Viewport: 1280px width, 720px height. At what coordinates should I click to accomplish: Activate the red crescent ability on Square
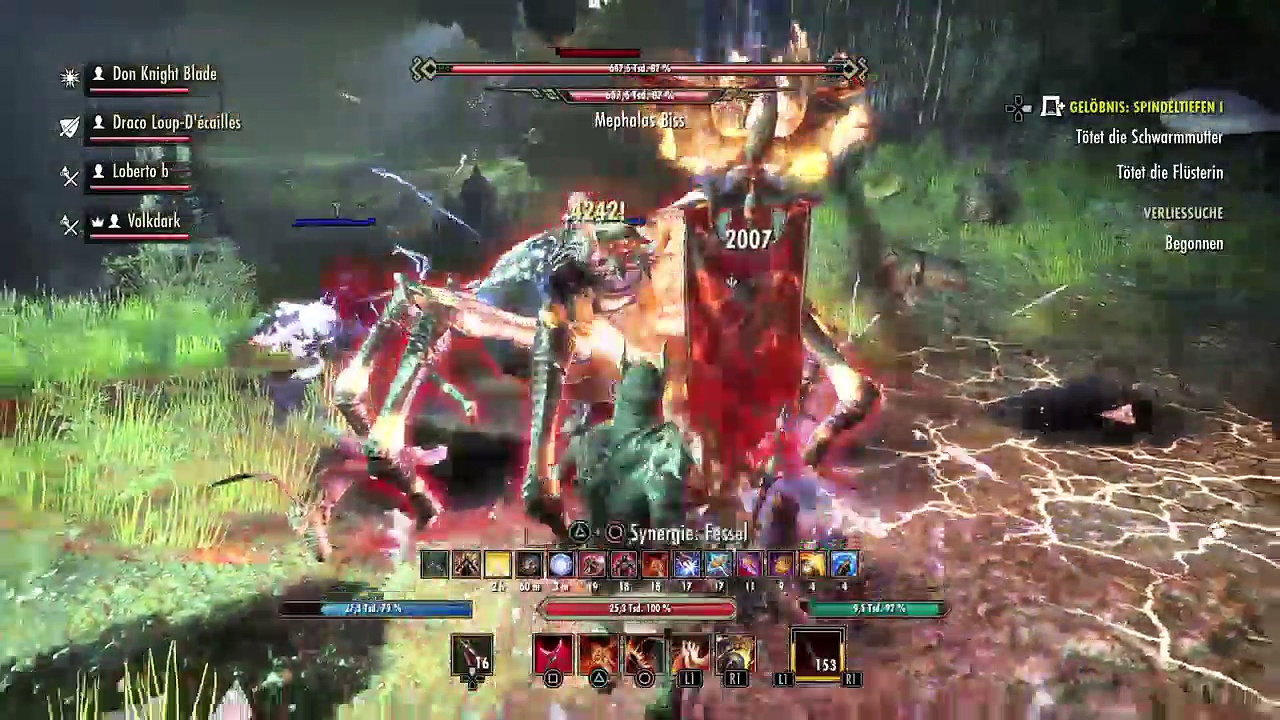(552, 654)
